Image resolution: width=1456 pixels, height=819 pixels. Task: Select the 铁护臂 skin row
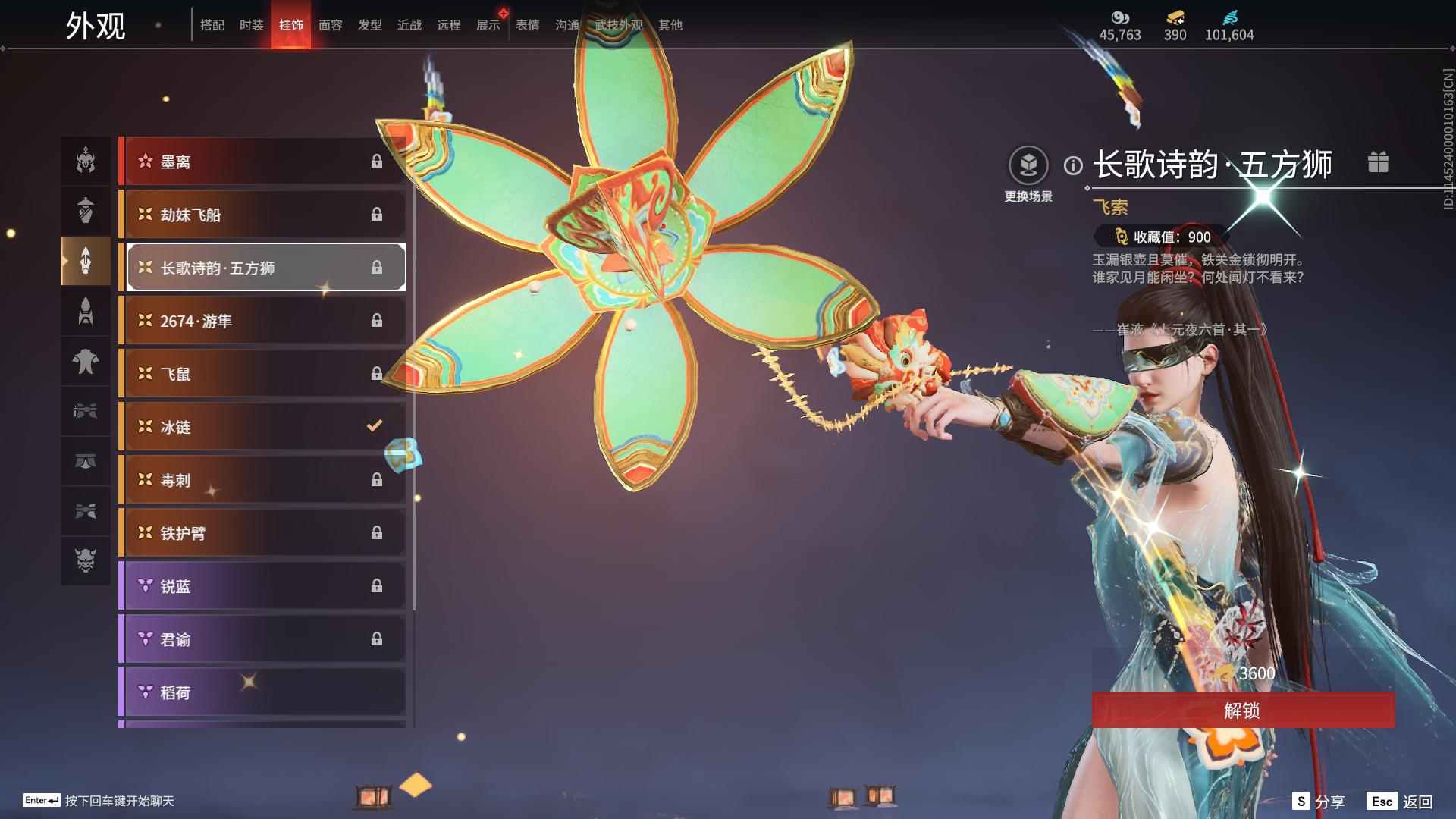pos(262,533)
